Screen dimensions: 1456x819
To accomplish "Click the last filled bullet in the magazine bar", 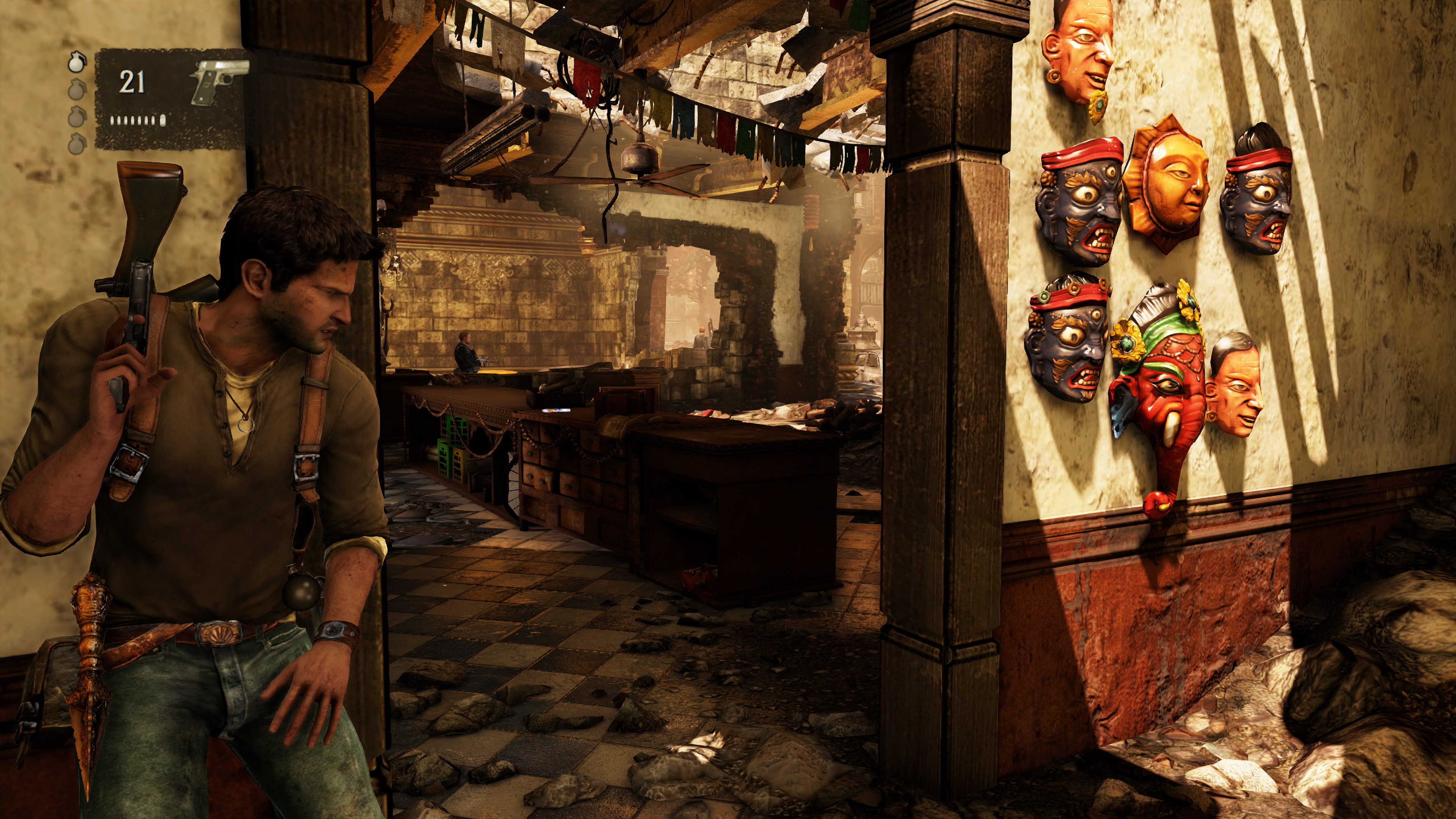I will click(163, 121).
